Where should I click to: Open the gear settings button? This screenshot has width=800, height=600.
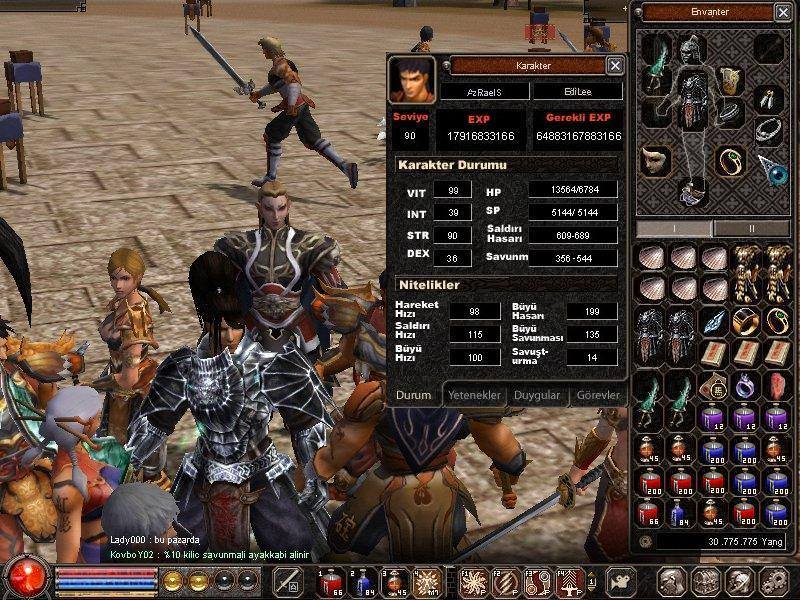(x=773, y=581)
